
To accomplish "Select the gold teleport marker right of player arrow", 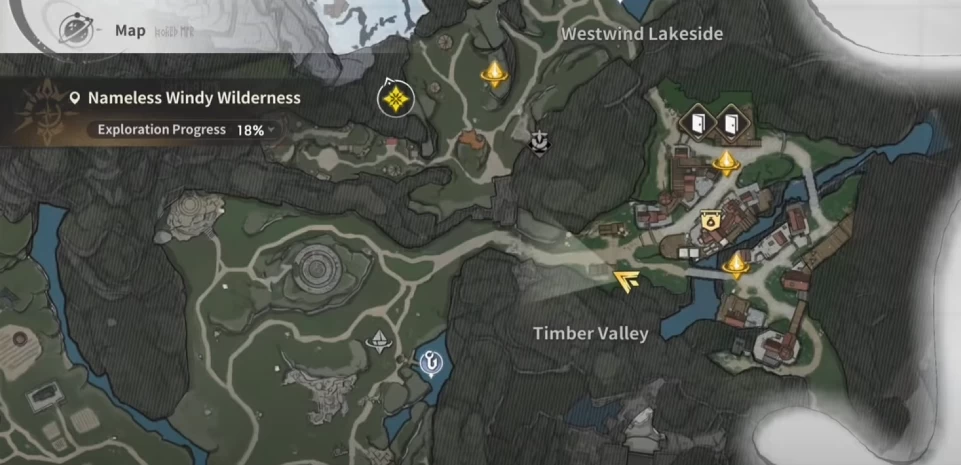I will click(x=737, y=265).
